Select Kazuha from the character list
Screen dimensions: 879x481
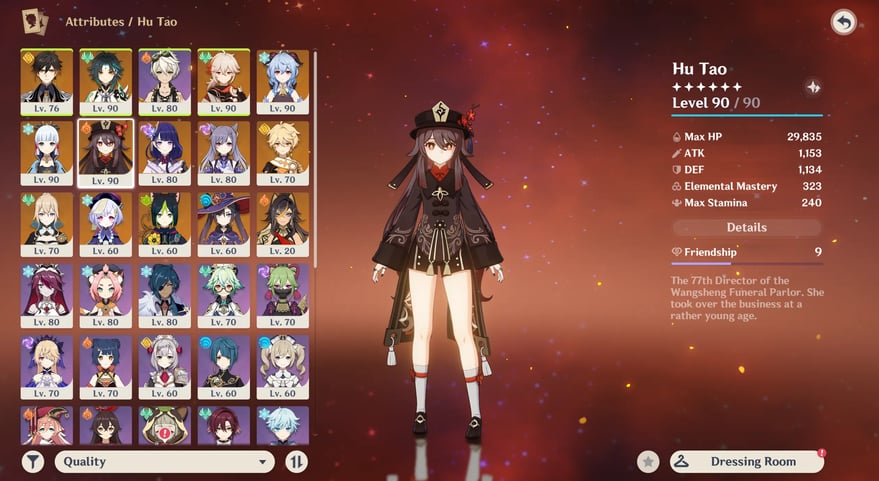tap(223, 82)
